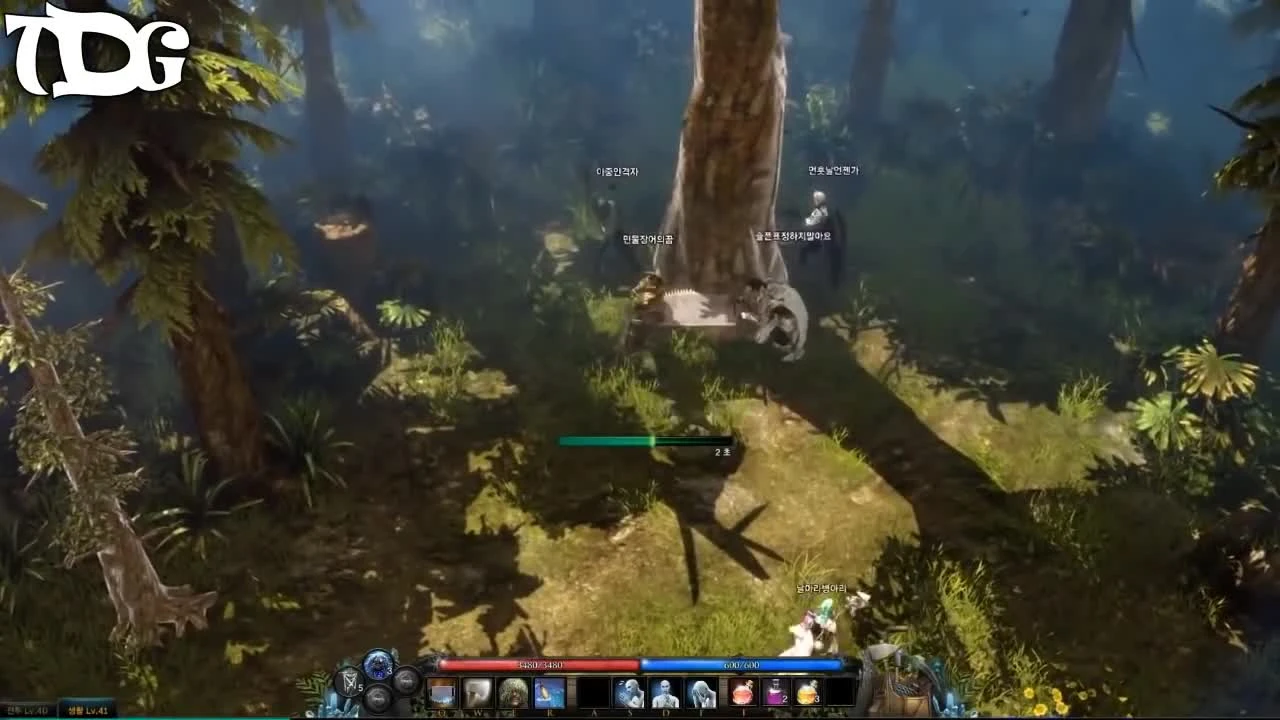Screen dimensions: 1280x720
Task: Drink the red health potion
Action: point(741,691)
